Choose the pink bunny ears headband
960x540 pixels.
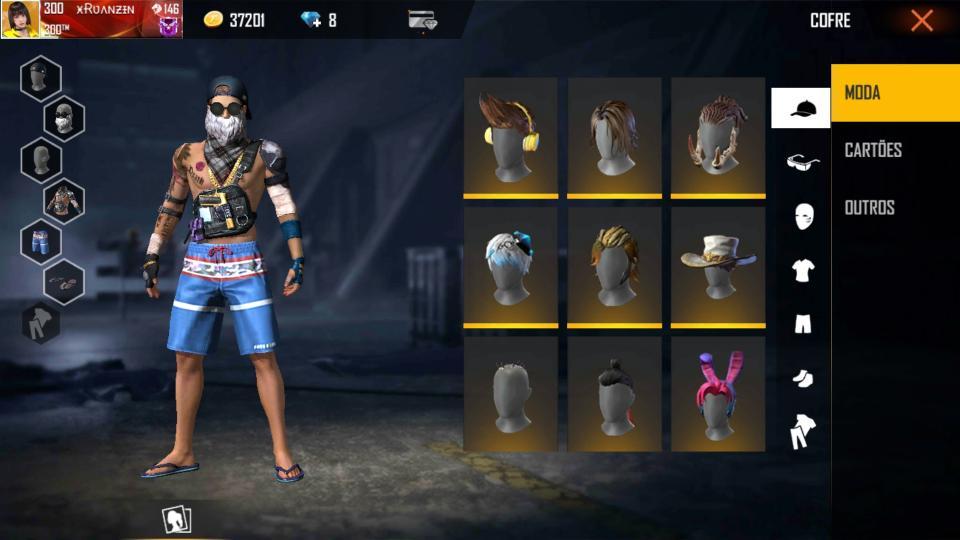pos(717,393)
